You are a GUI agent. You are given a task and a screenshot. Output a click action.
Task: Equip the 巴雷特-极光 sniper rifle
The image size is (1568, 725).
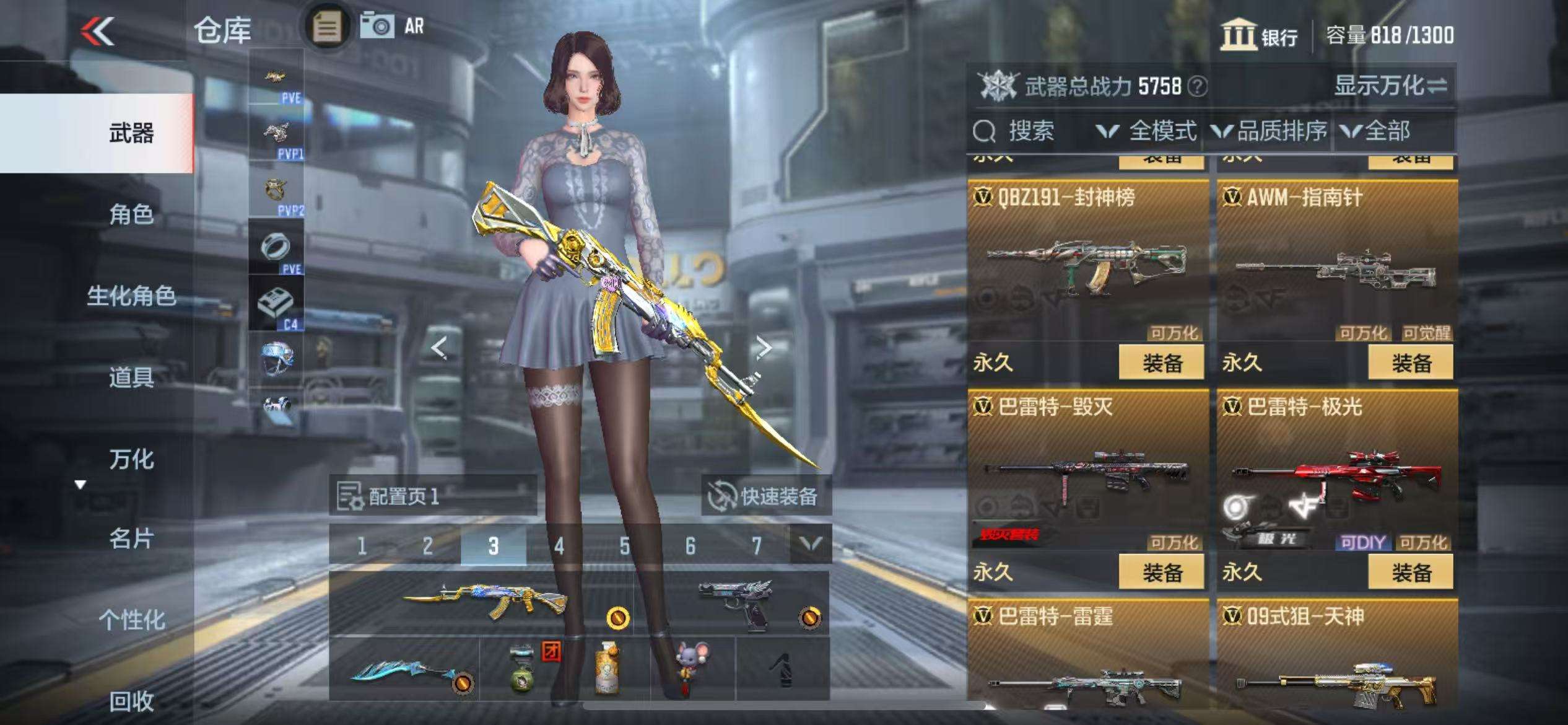(x=1410, y=573)
